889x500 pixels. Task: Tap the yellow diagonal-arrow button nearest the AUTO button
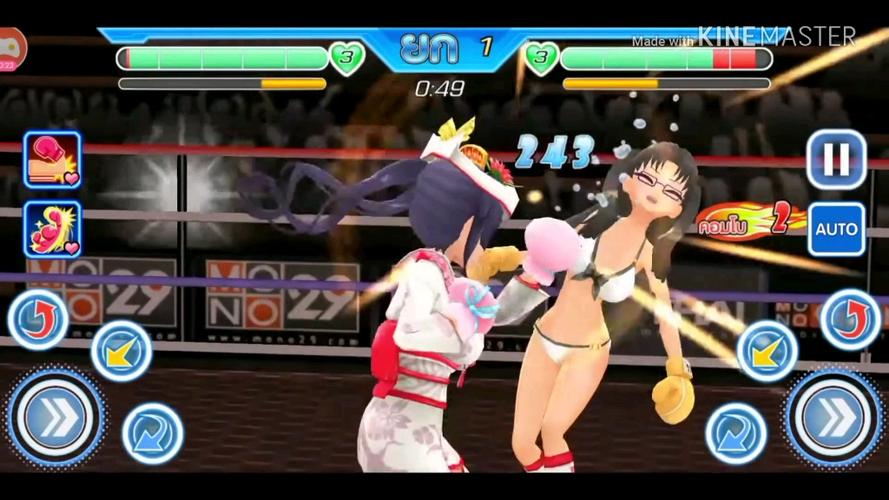[x=767, y=351]
